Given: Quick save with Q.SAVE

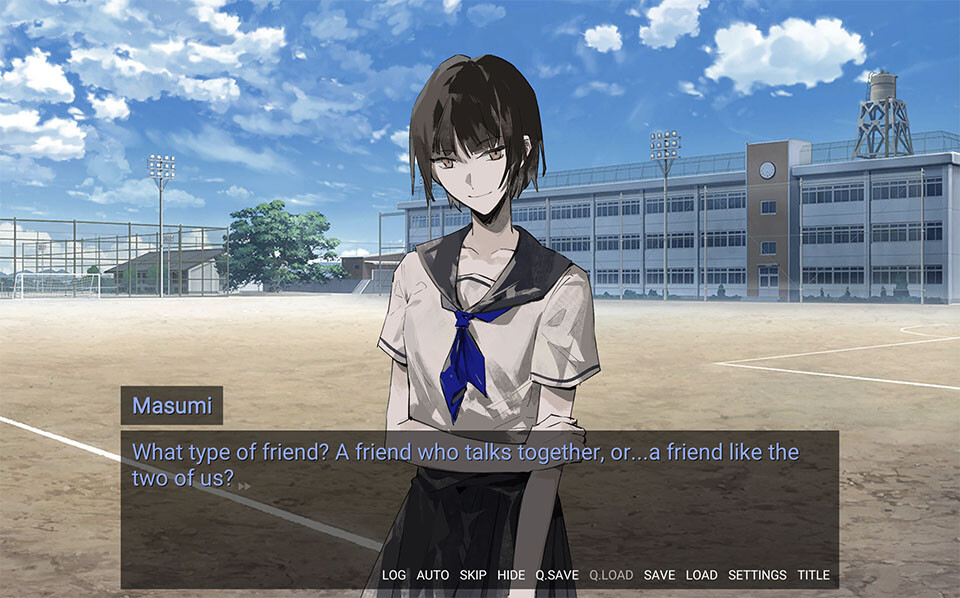Looking at the screenshot, I should [x=557, y=575].
